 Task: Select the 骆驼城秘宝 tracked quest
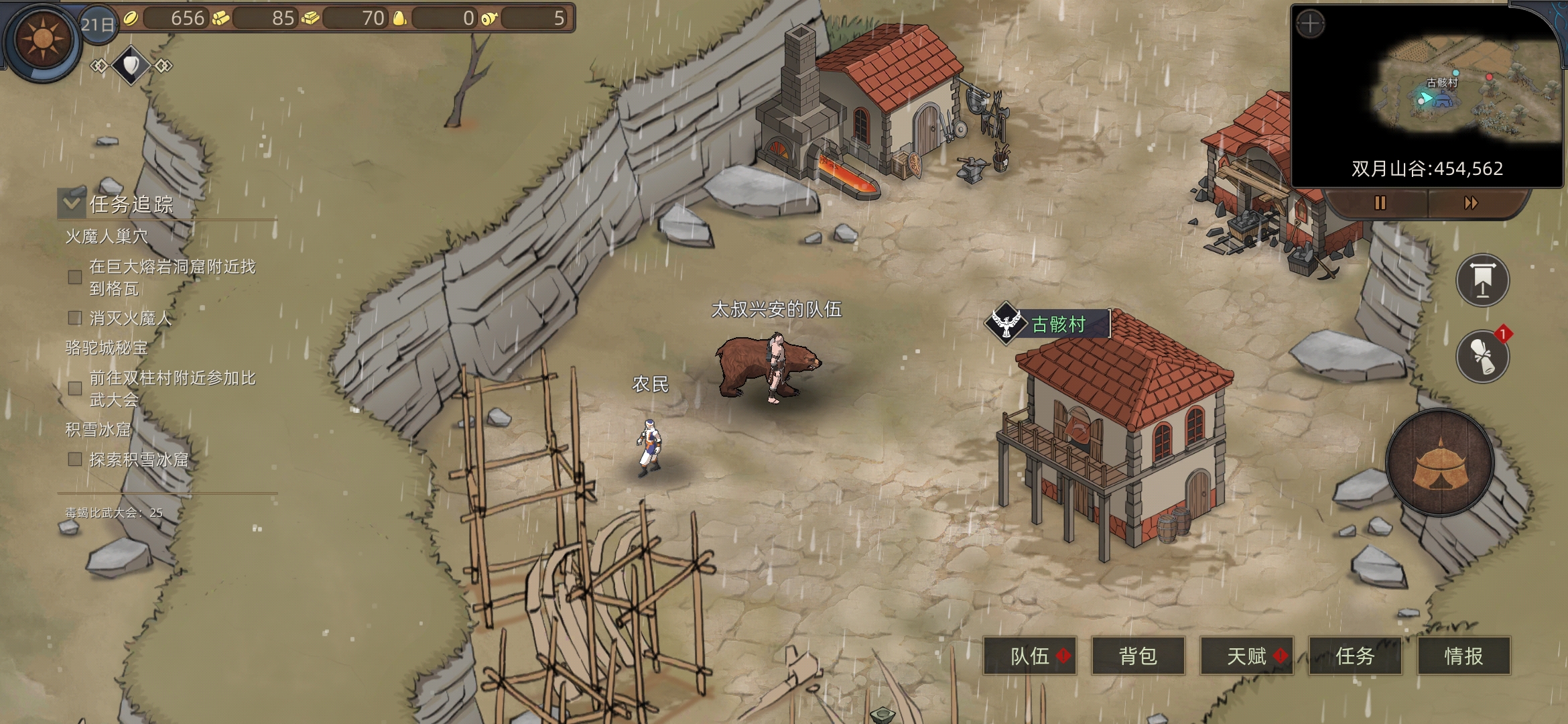coord(107,348)
